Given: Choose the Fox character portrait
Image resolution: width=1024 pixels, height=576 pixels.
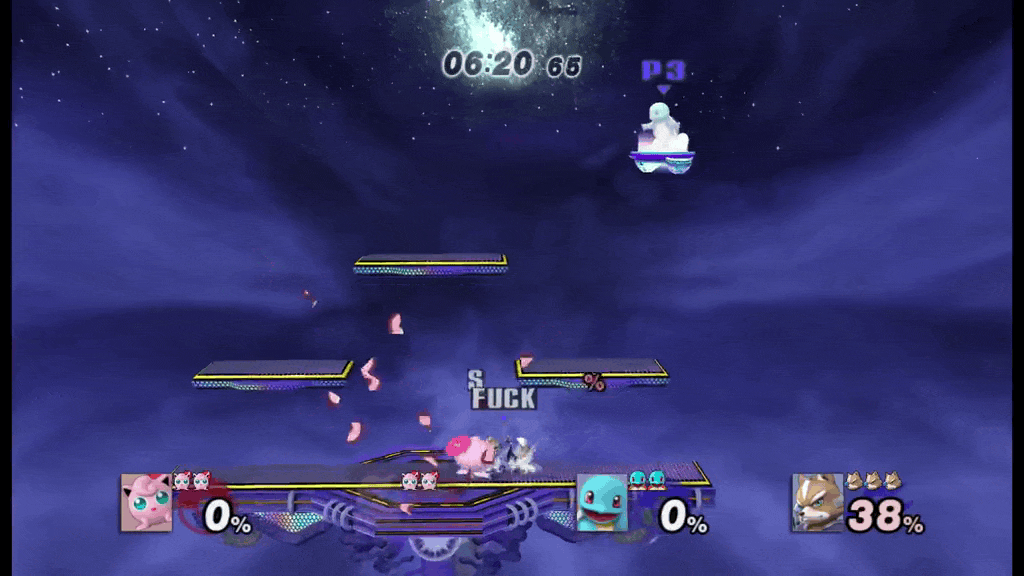Looking at the screenshot, I should click(x=818, y=502).
